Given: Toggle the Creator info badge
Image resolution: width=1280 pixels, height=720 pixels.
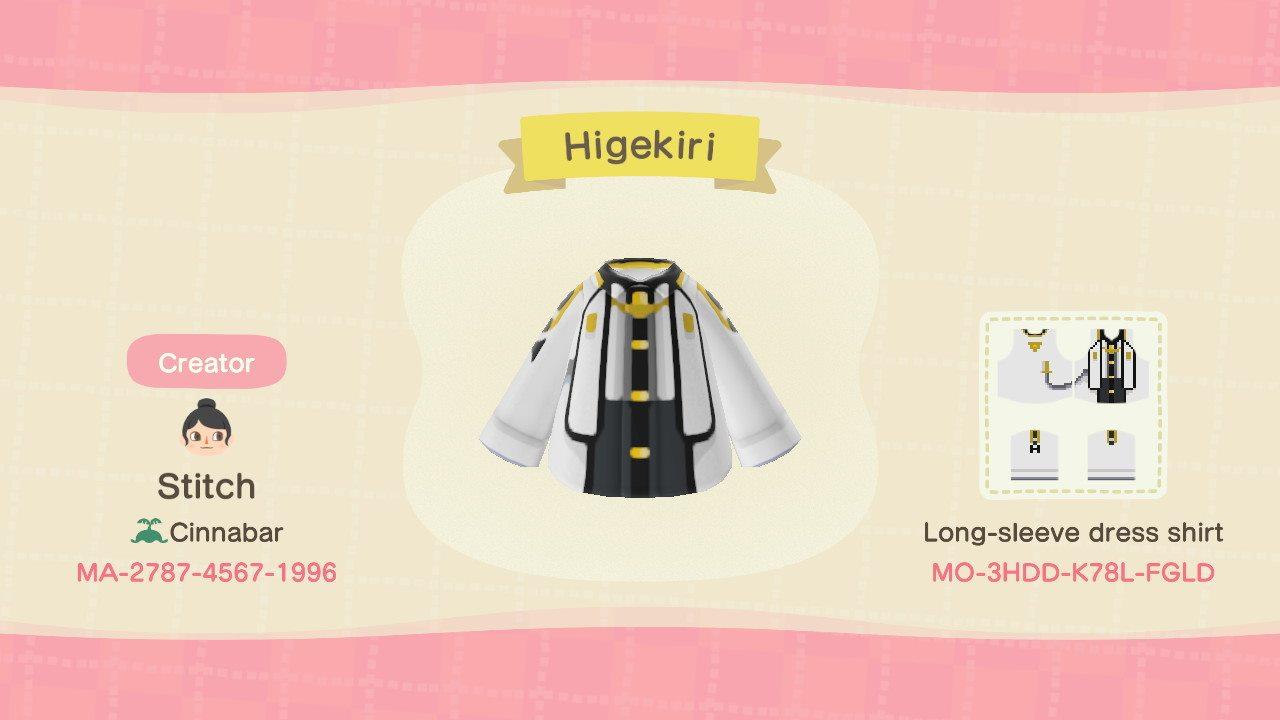Looking at the screenshot, I should pos(205,364).
